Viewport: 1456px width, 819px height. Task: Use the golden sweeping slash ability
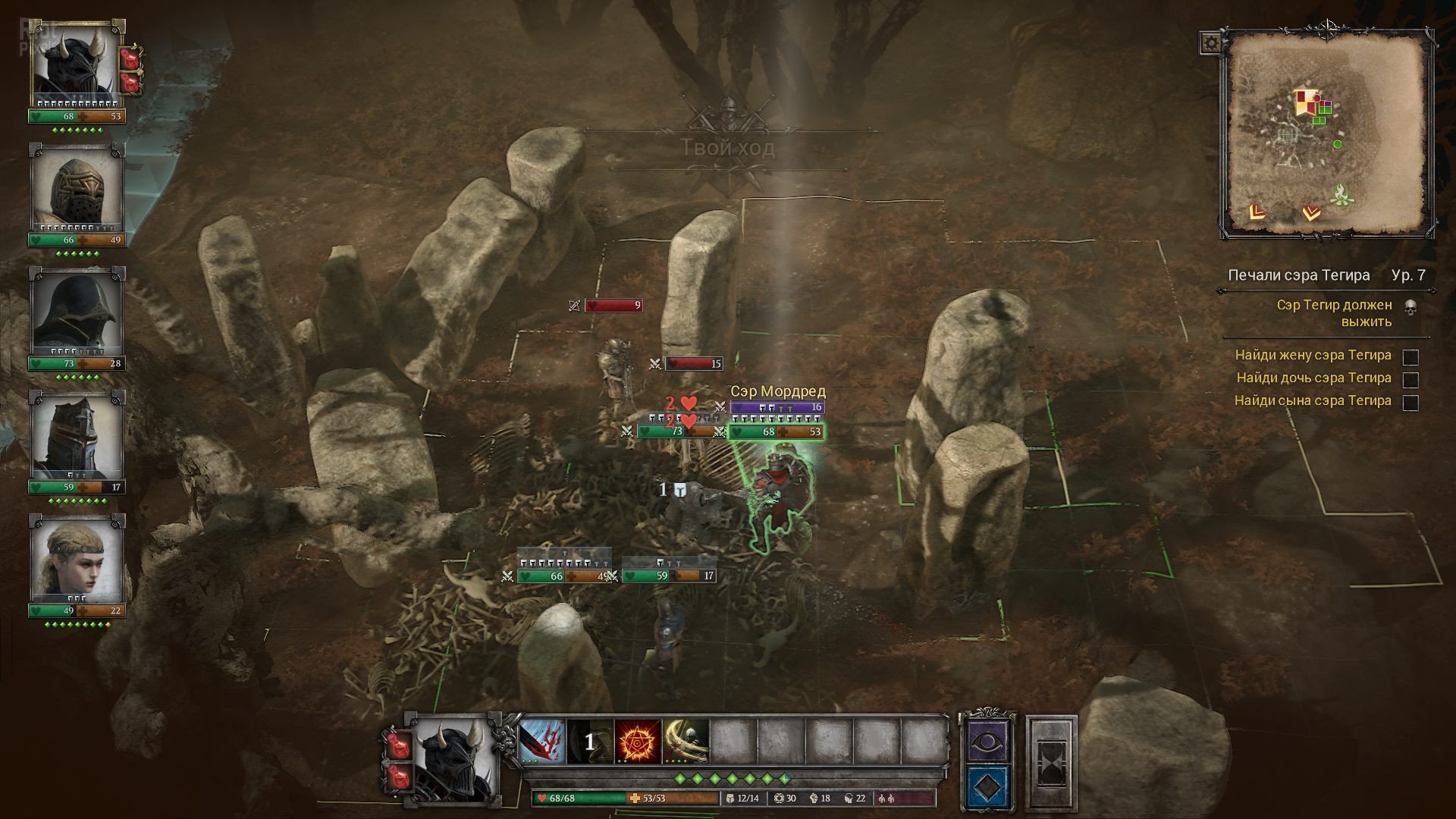pos(686,742)
